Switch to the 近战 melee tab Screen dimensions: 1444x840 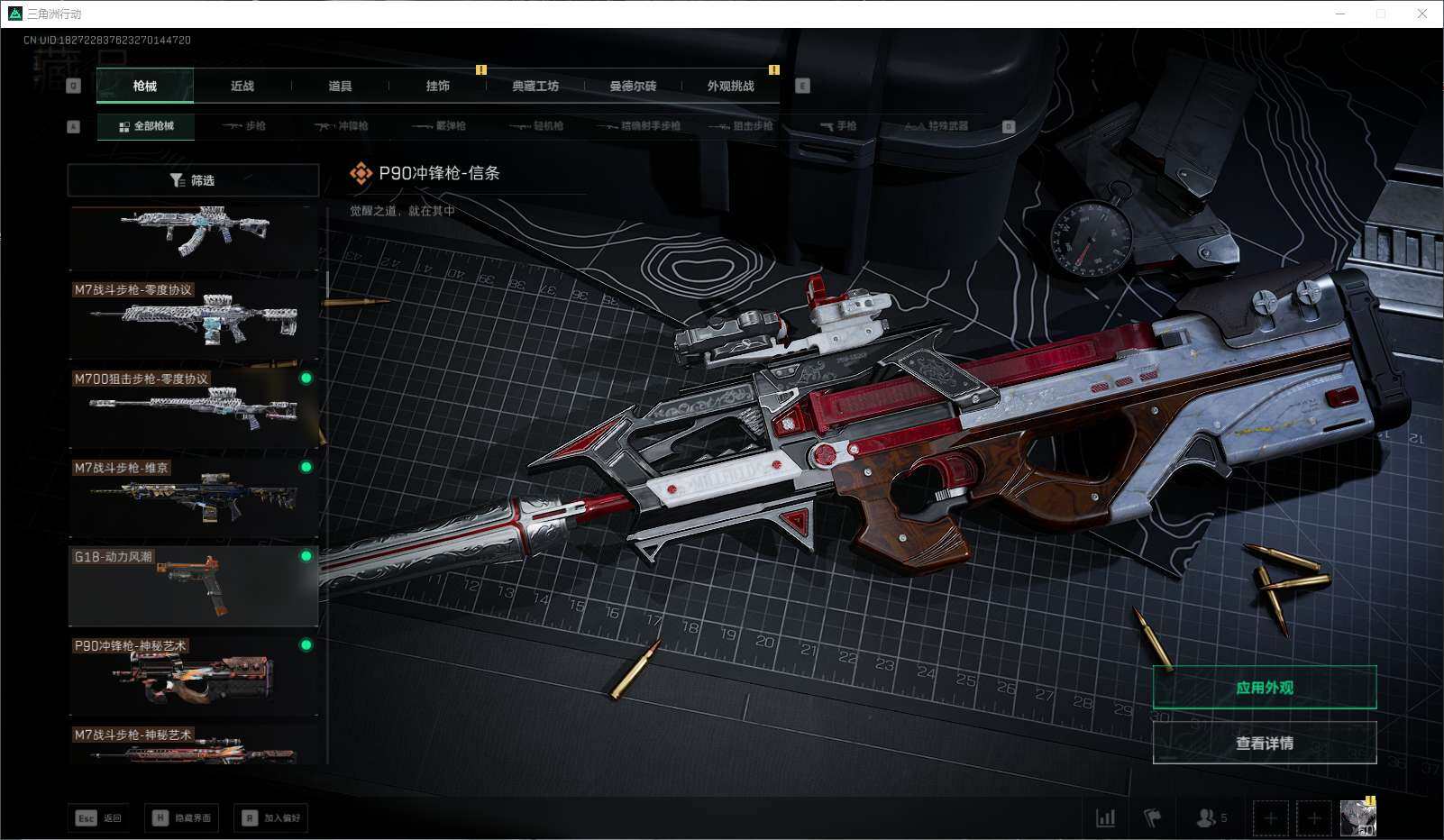[x=242, y=87]
